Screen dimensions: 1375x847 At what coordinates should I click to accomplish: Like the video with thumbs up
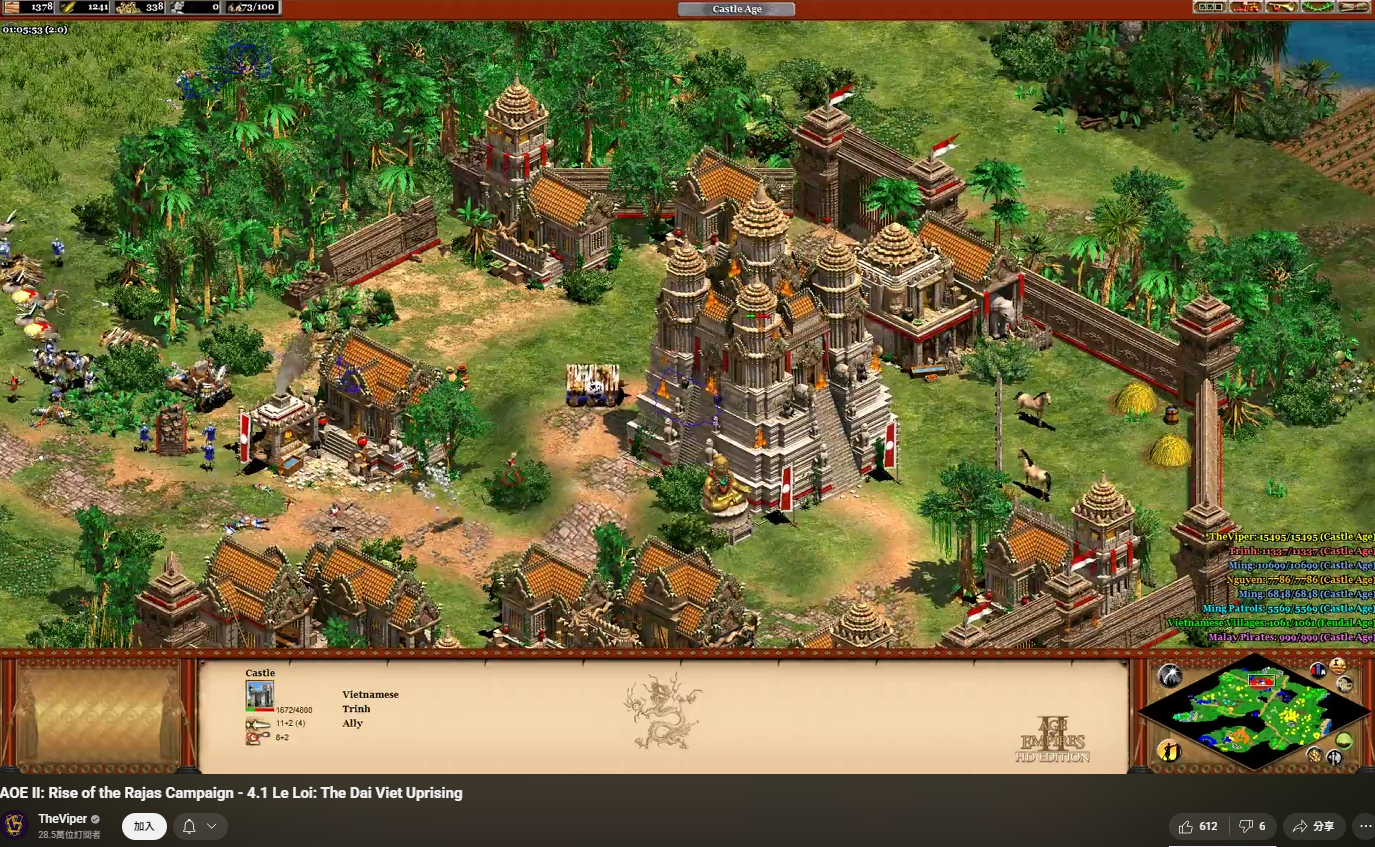pyautogui.click(x=1198, y=826)
